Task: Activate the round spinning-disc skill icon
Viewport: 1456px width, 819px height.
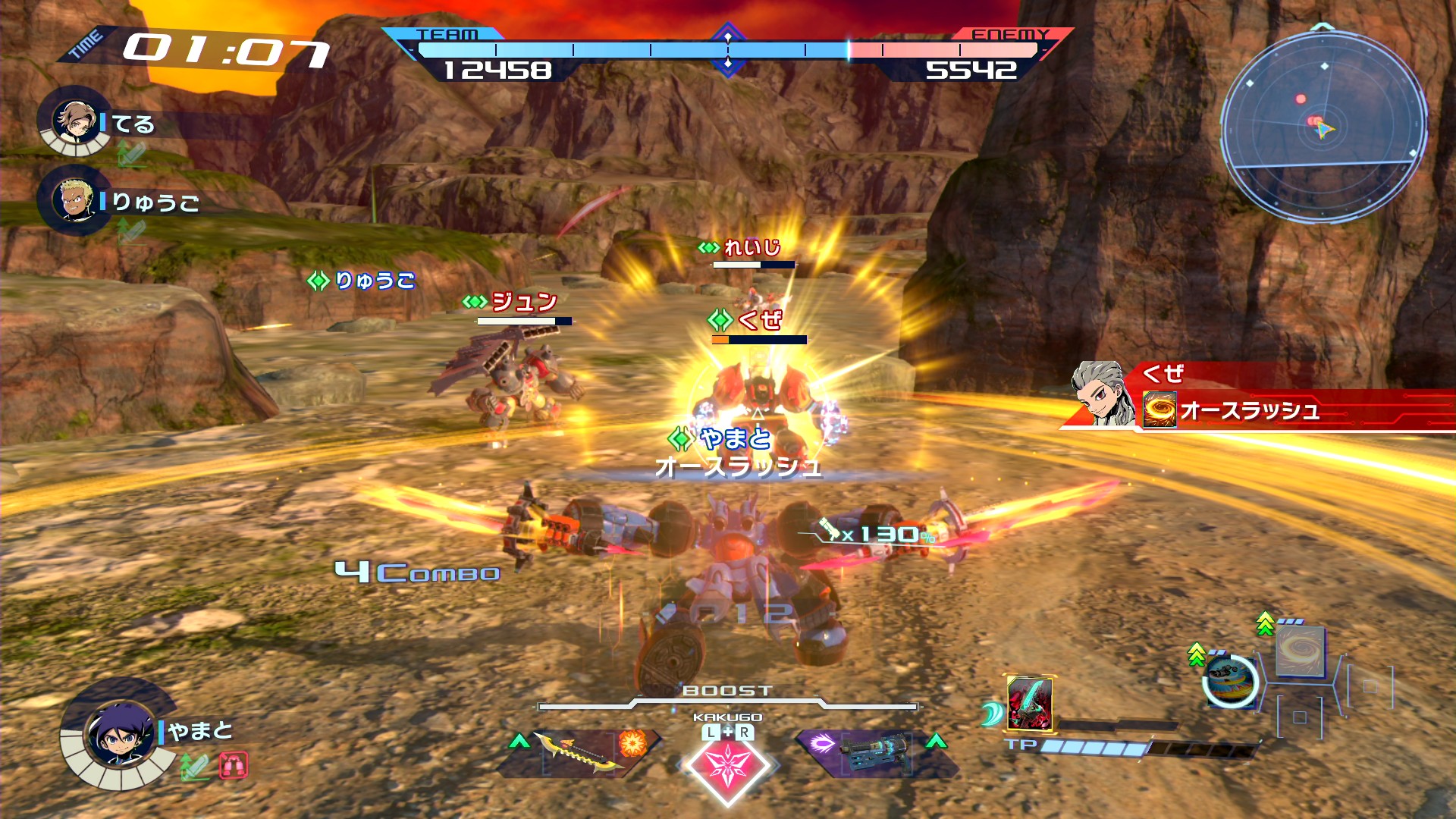Action: point(1230,679)
